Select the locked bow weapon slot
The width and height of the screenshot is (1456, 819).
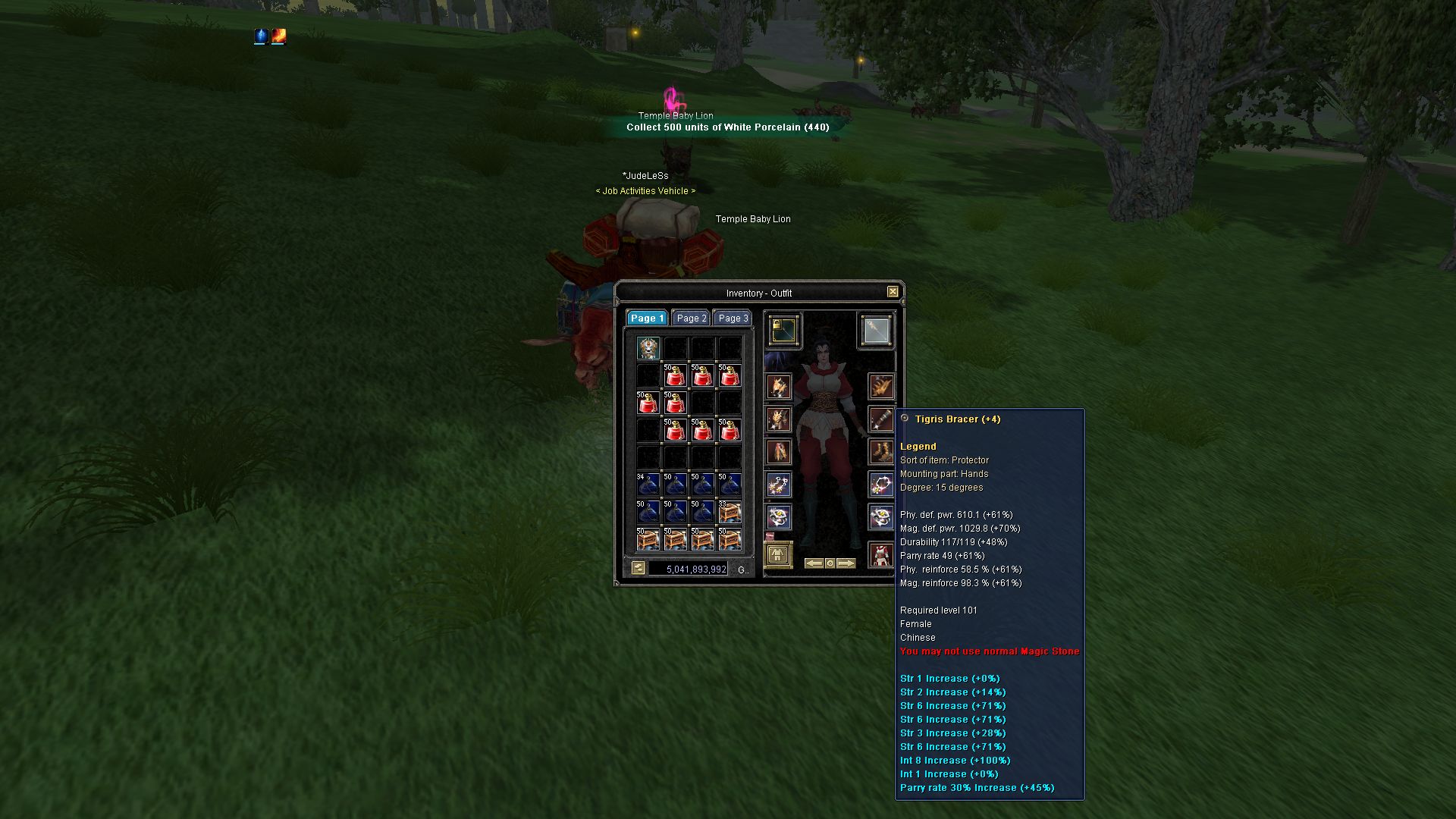click(x=783, y=331)
